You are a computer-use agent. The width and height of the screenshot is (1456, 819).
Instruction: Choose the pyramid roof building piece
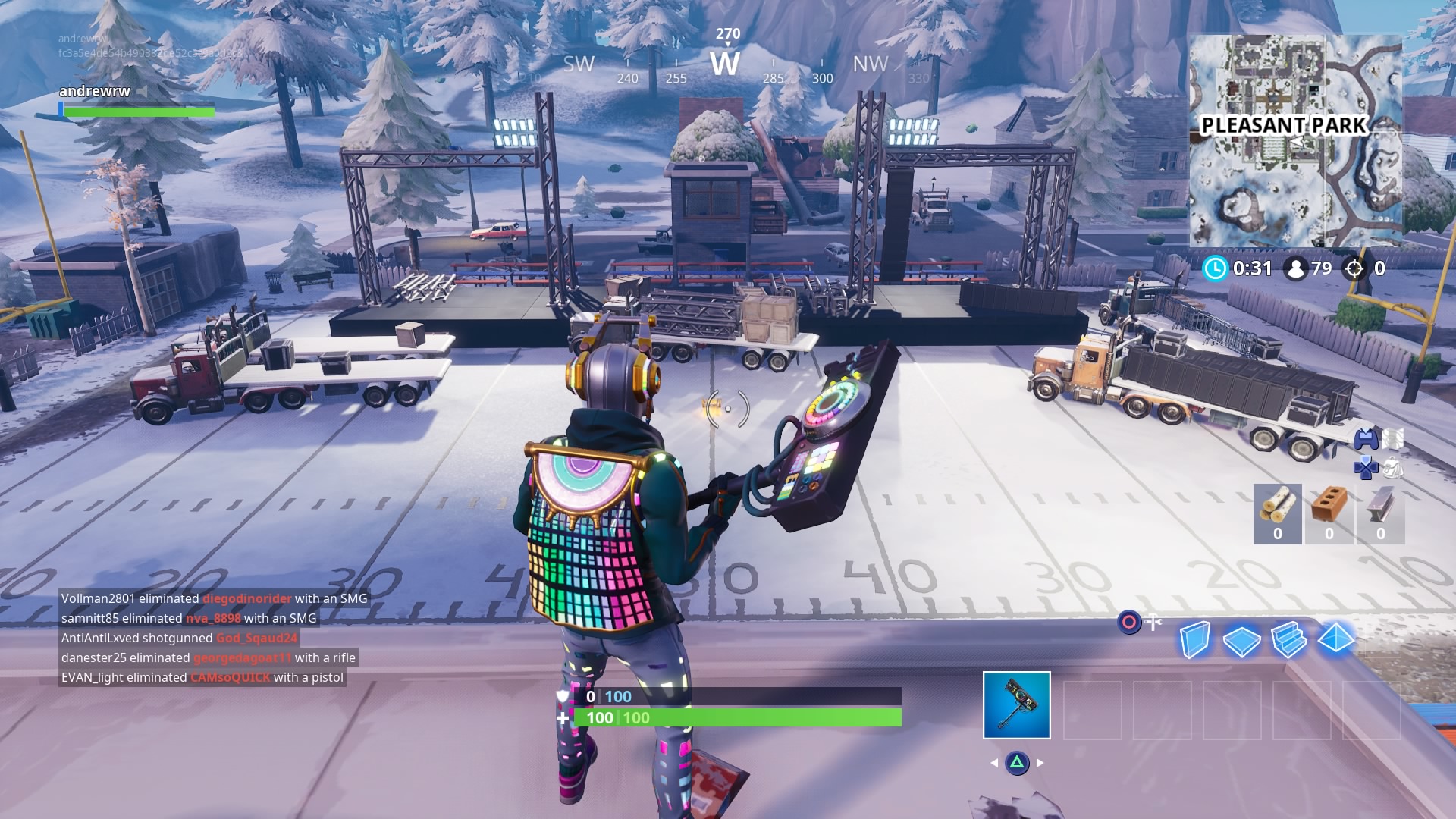pos(1335,639)
